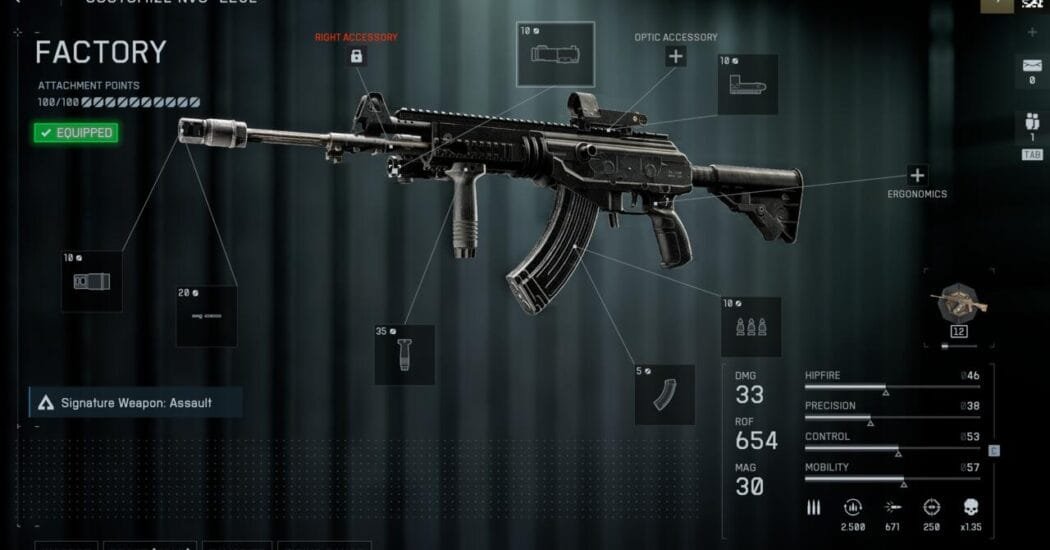Open the highlighted top rail attachment slot
Viewport: 1050px width, 550px height.
pyautogui.click(x=555, y=54)
